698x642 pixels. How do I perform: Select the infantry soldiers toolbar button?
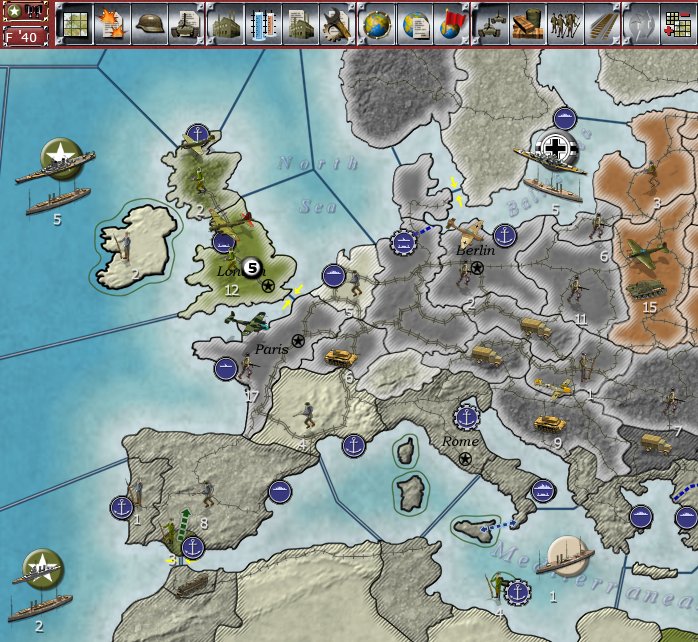click(x=568, y=24)
